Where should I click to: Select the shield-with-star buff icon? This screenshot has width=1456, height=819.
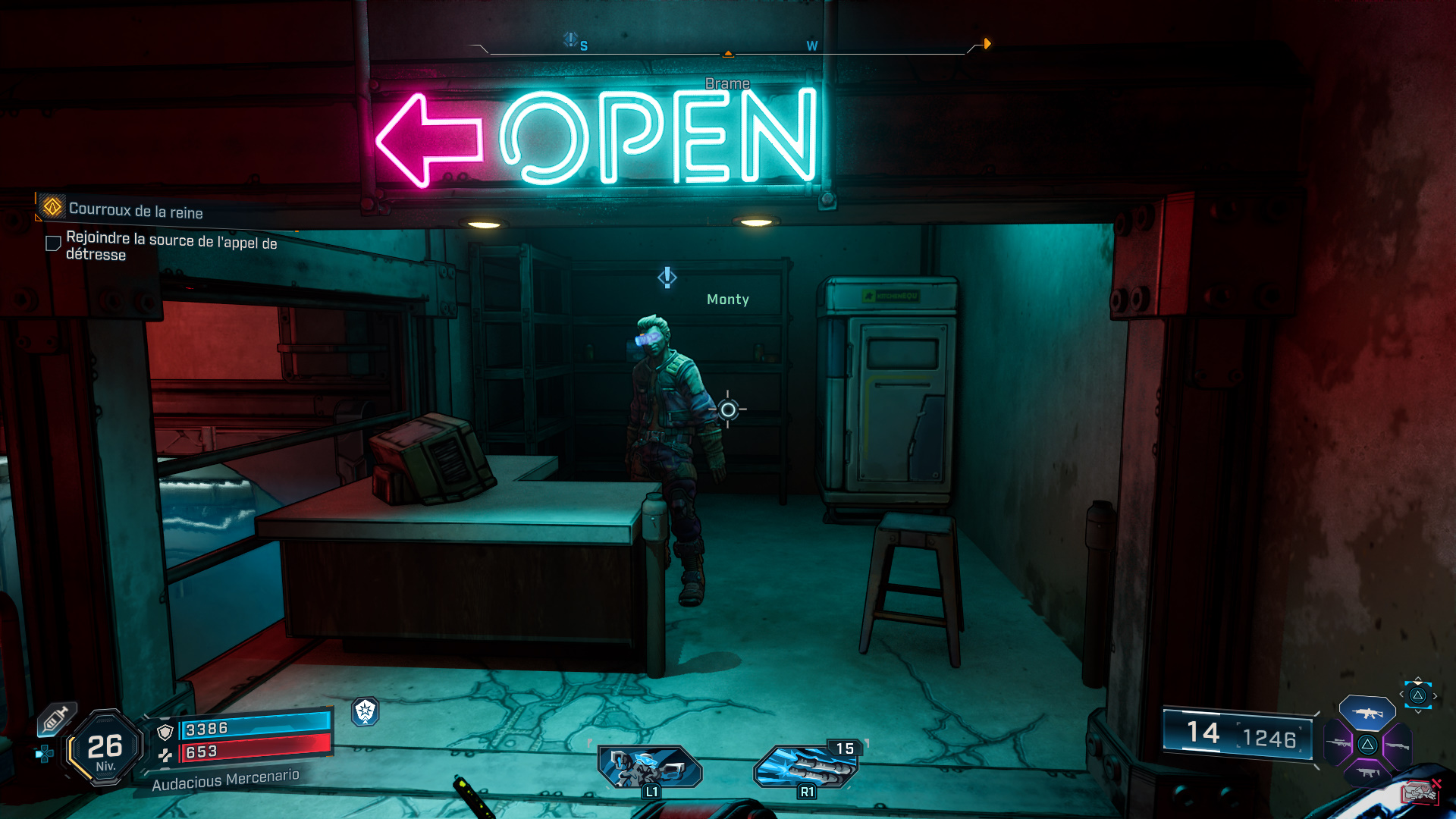[366, 711]
